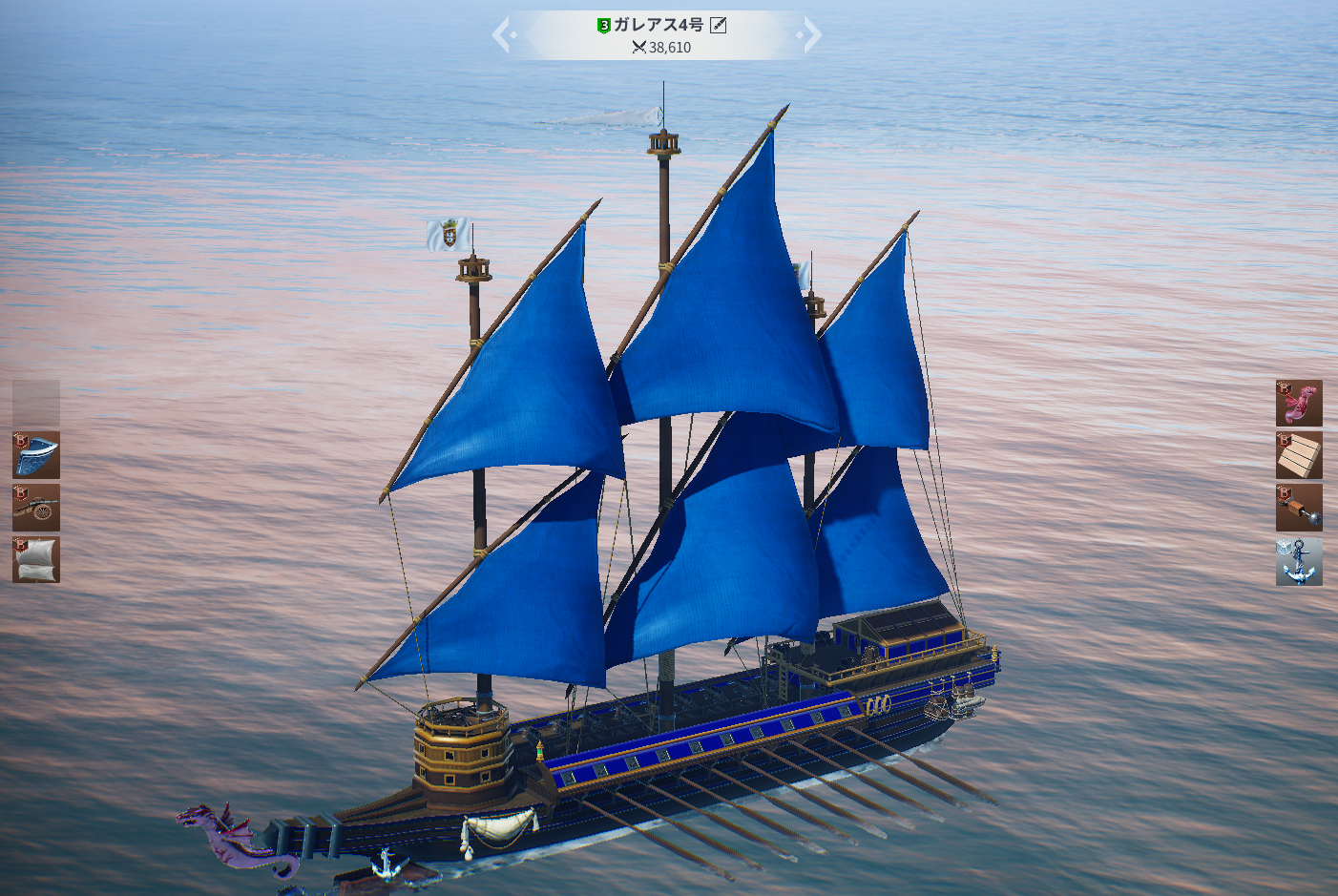Image resolution: width=1338 pixels, height=896 pixels.
Task: Open the blue anchor equipment slot
Action: [1299, 561]
